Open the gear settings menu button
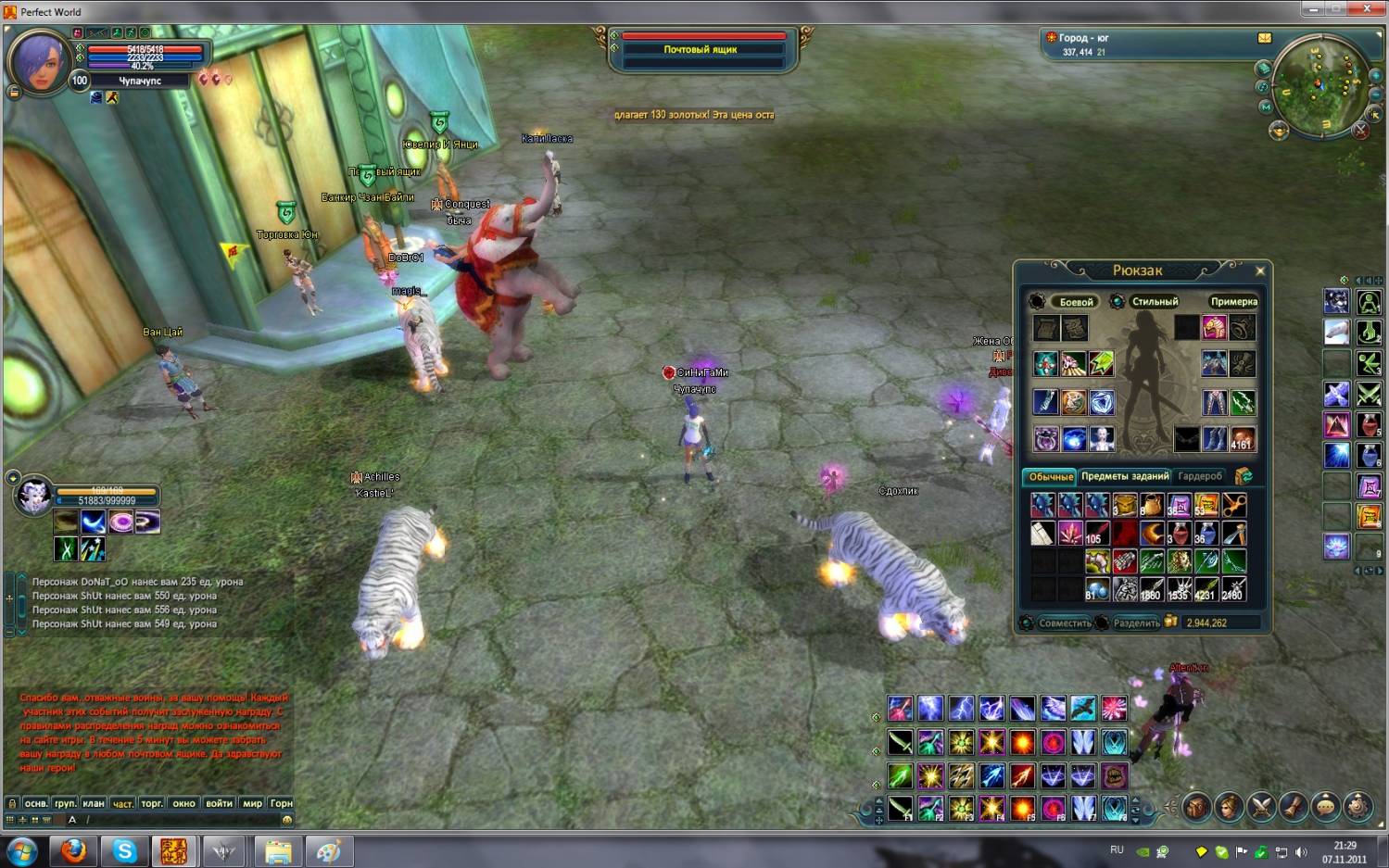Viewport: 1389px width, 868px height. coord(1357,807)
